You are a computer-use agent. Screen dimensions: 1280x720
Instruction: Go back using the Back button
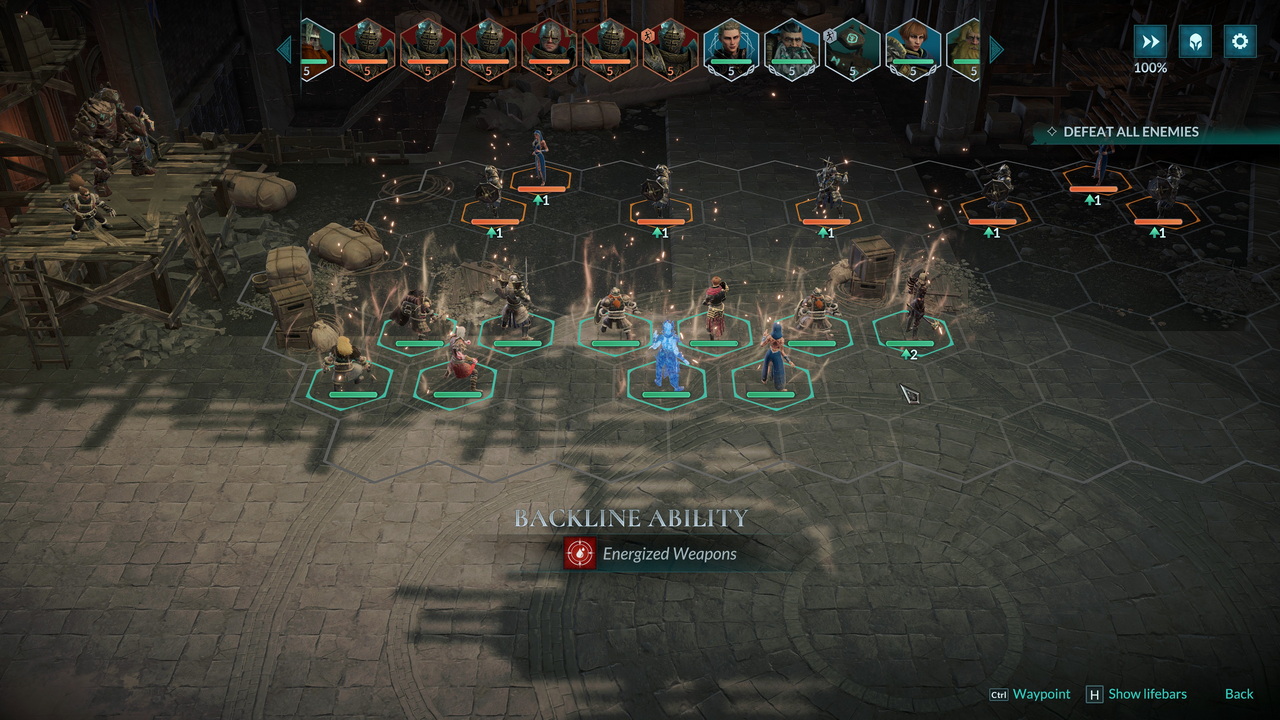tap(1239, 694)
